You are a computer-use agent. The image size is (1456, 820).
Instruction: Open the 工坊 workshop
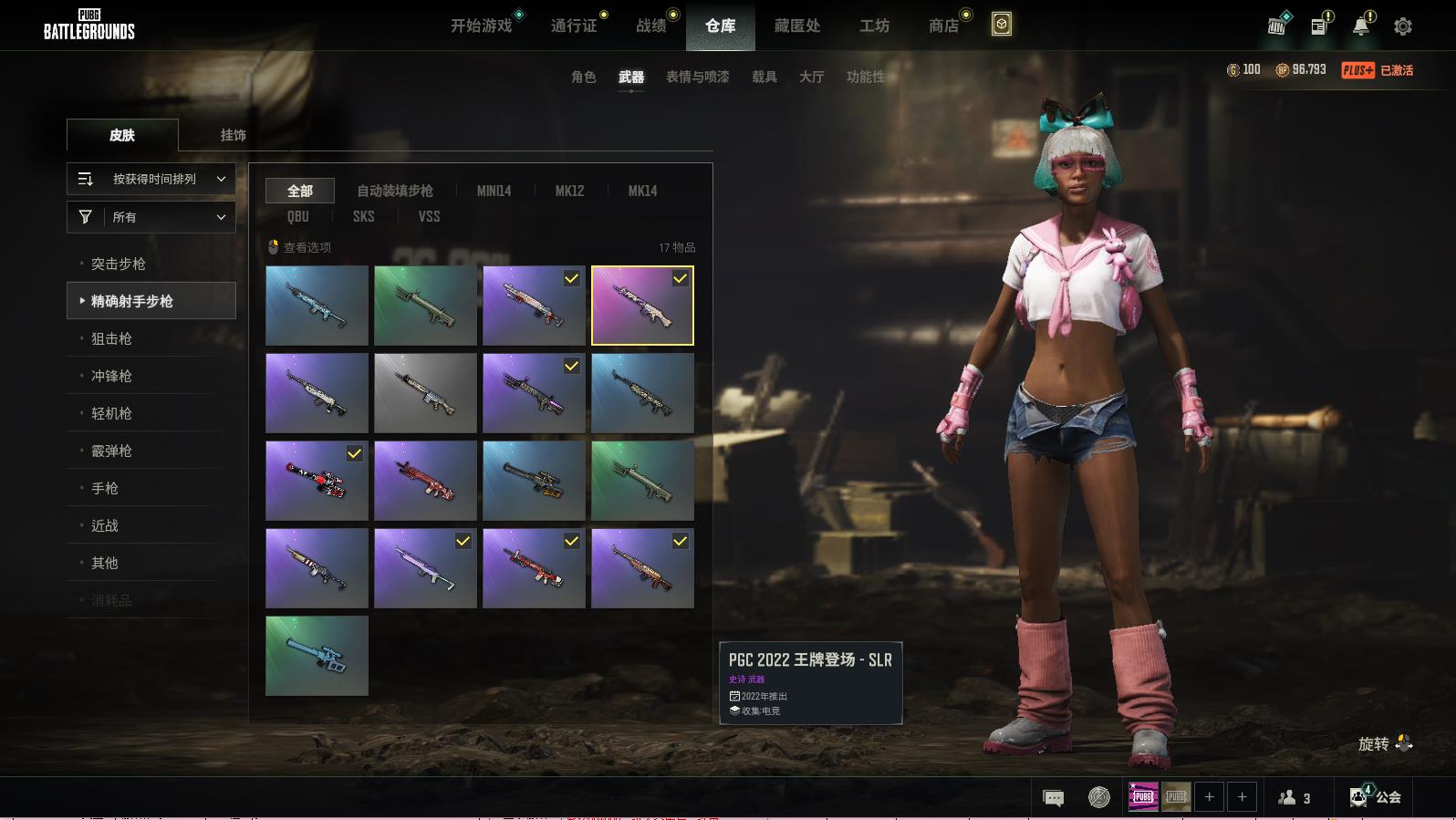[x=874, y=26]
